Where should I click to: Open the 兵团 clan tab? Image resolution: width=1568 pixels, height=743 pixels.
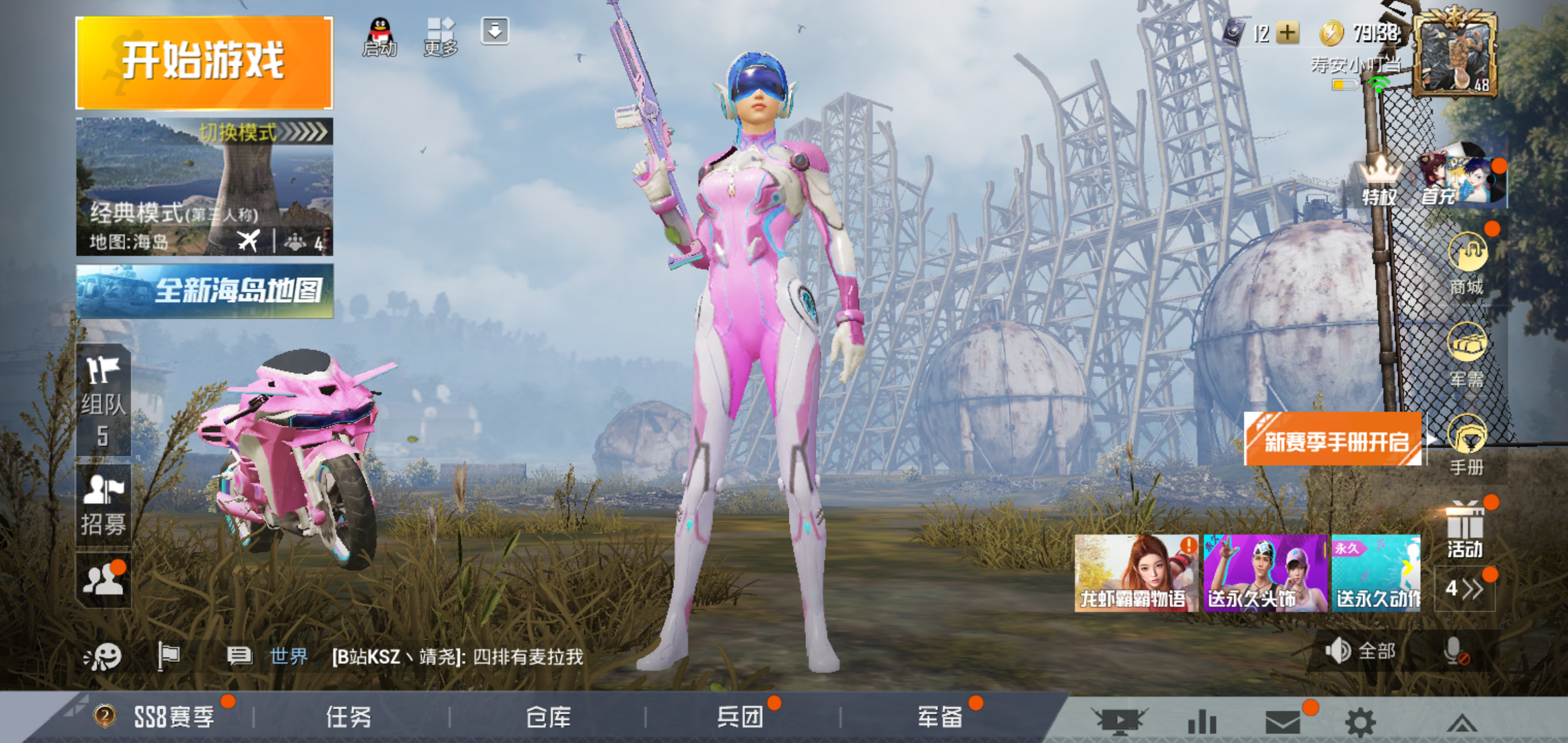click(x=741, y=718)
